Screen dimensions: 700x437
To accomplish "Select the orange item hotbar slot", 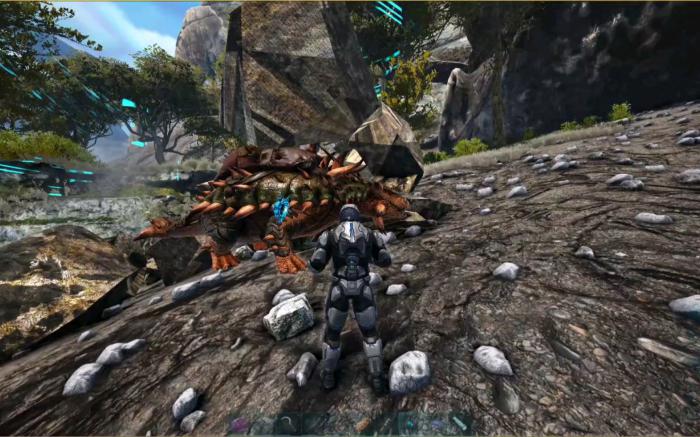I will point(362,424).
